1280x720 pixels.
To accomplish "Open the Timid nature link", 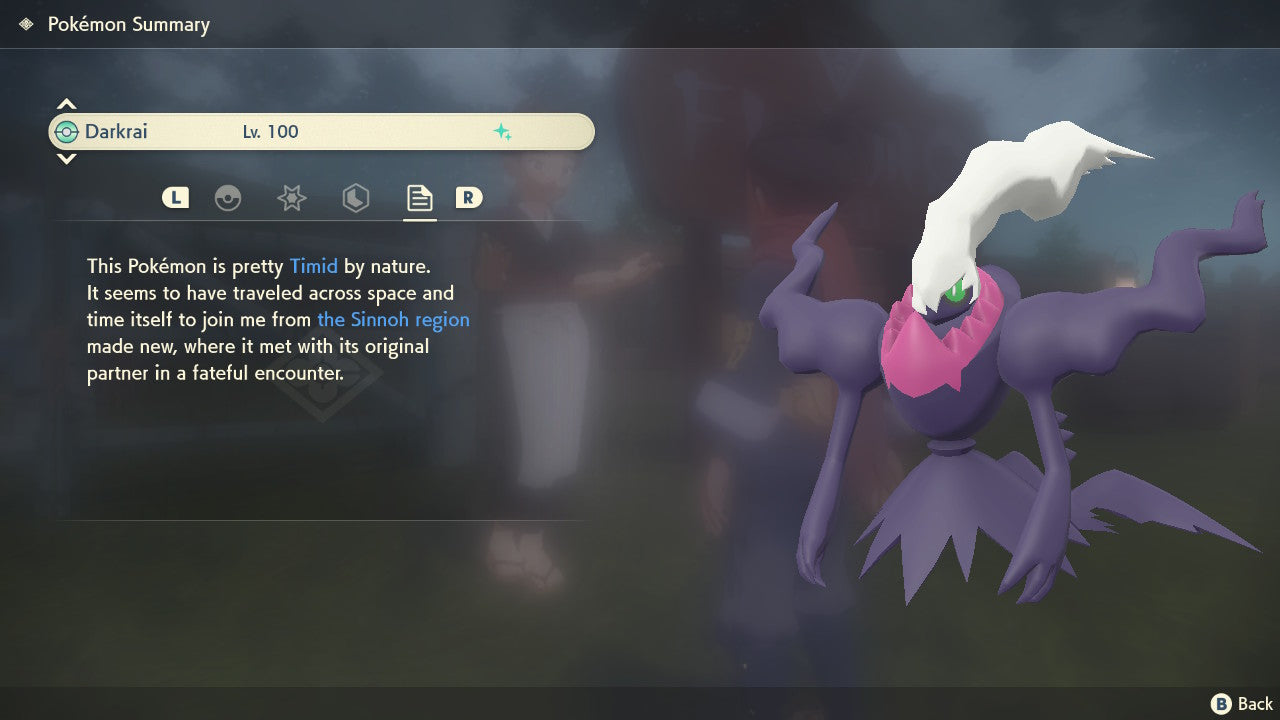I will 313,266.
